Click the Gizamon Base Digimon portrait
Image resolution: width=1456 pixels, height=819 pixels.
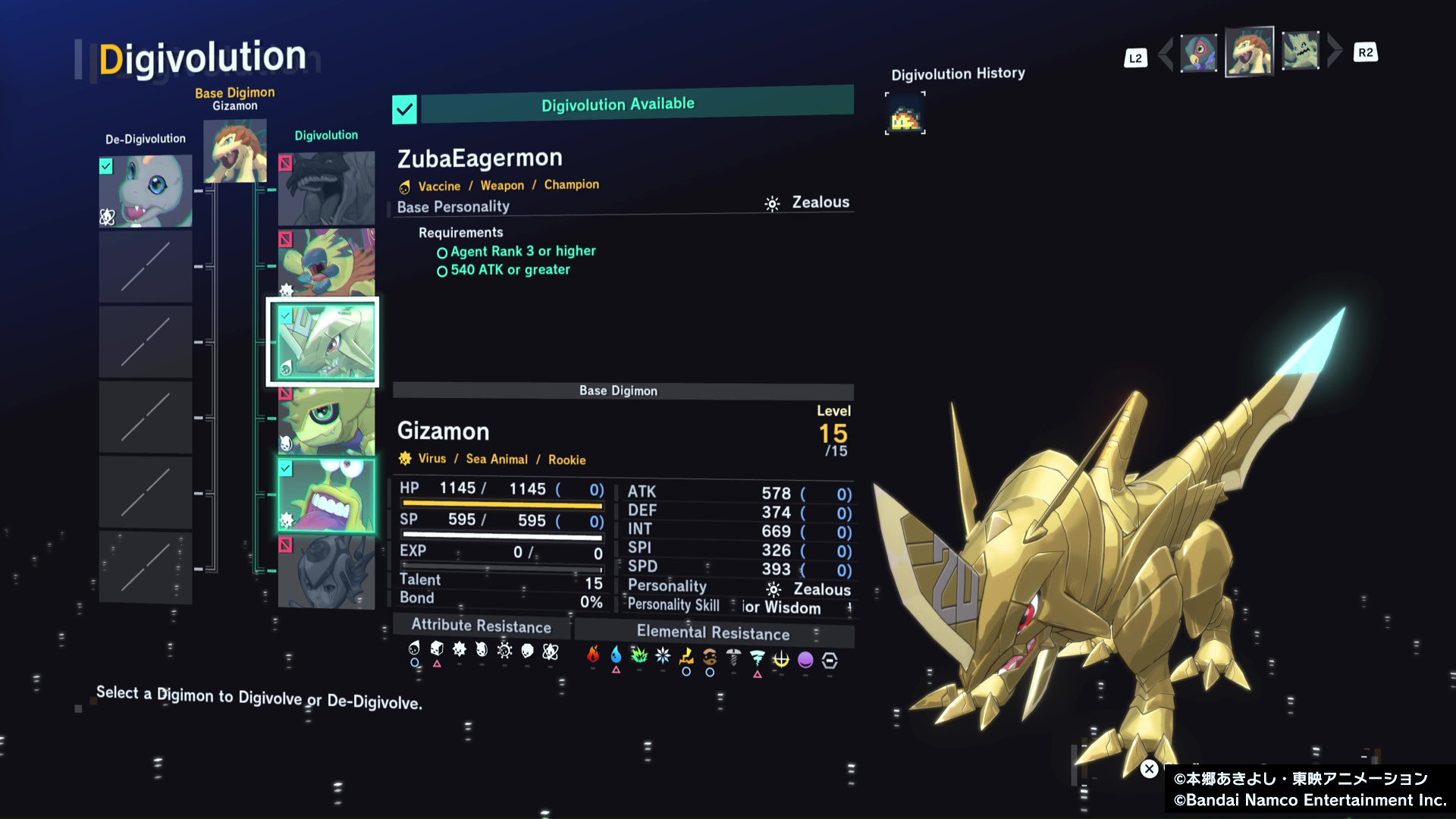pyautogui.click(x=235, y=153)
